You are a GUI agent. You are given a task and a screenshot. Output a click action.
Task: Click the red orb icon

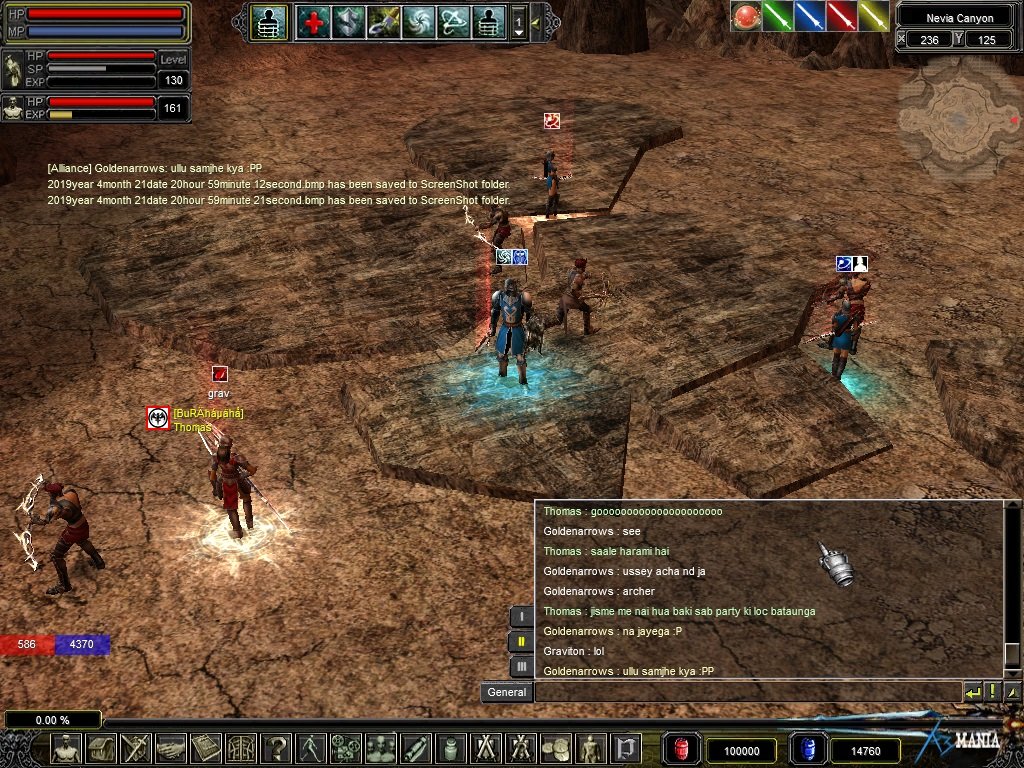point(746,16)
